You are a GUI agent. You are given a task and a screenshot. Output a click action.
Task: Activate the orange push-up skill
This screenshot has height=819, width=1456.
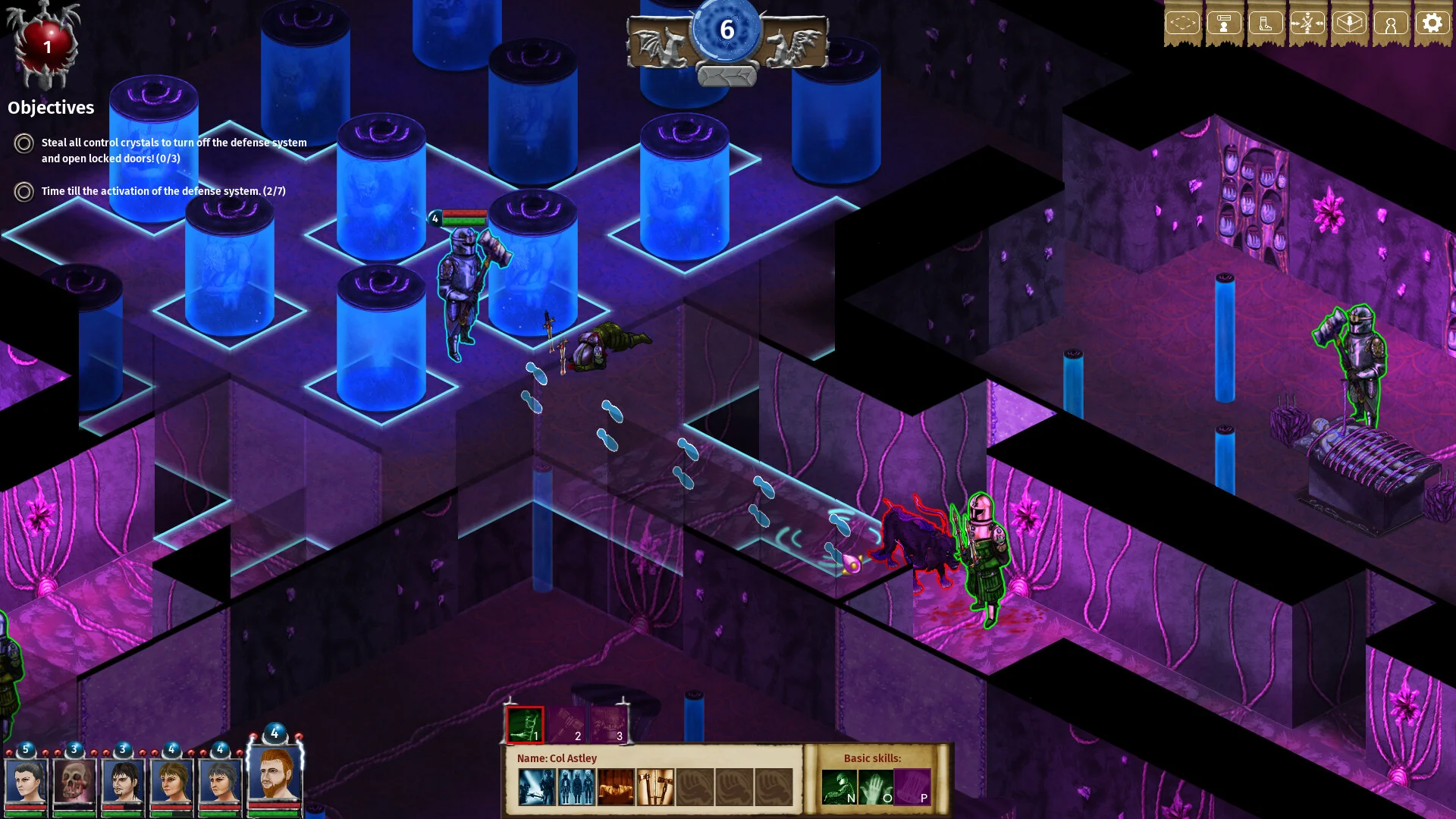pos(616,787)
